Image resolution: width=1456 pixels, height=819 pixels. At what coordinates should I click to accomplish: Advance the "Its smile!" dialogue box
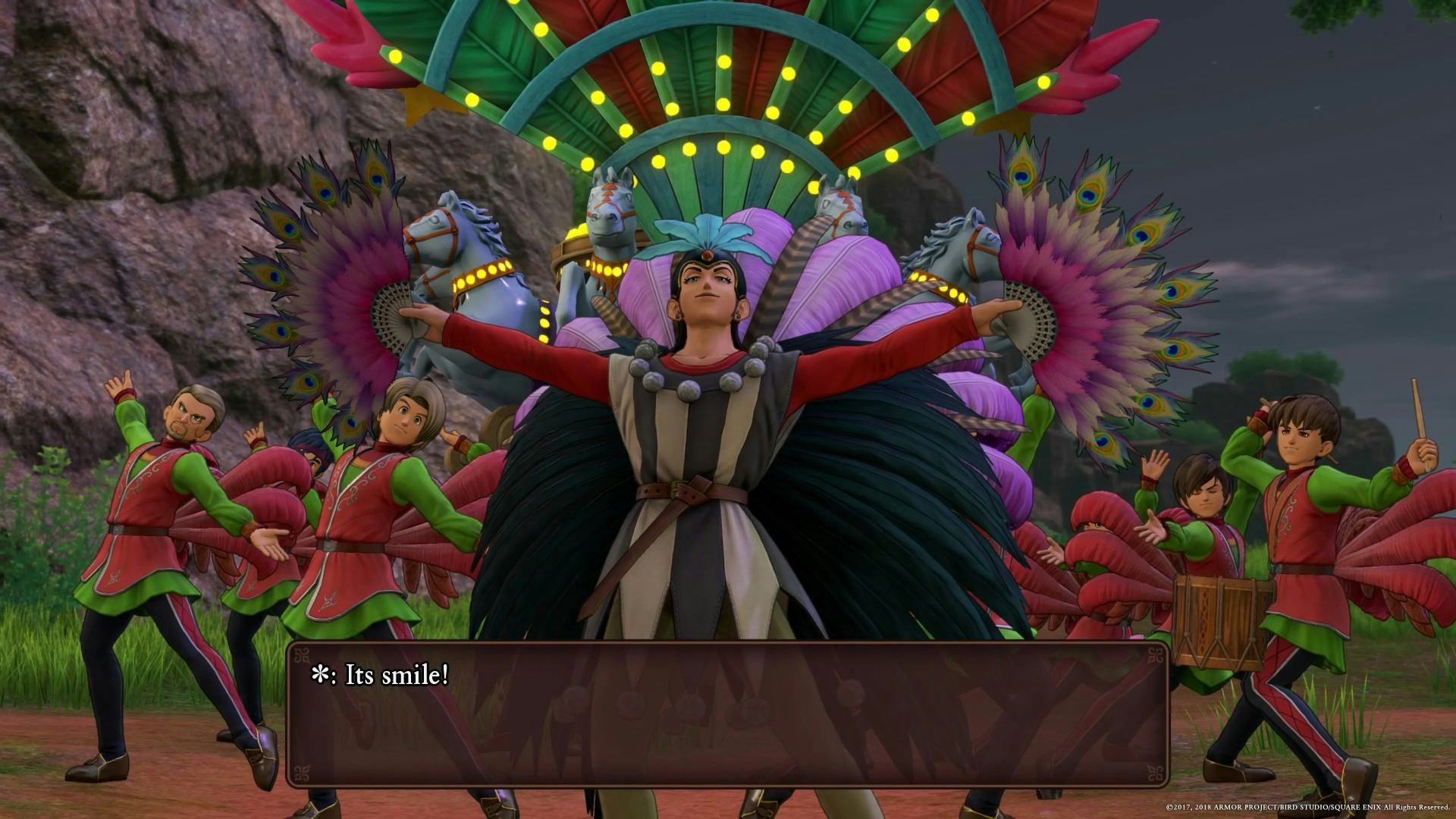click(726, 714)
